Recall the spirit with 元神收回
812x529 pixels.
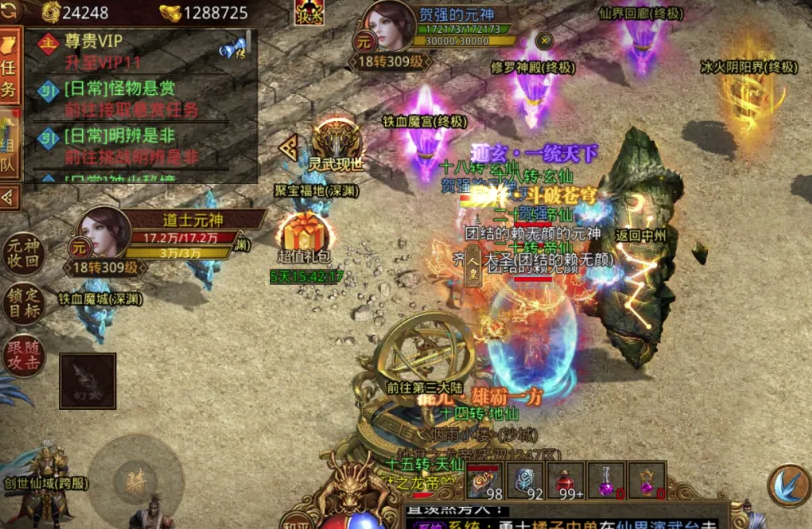22,254
